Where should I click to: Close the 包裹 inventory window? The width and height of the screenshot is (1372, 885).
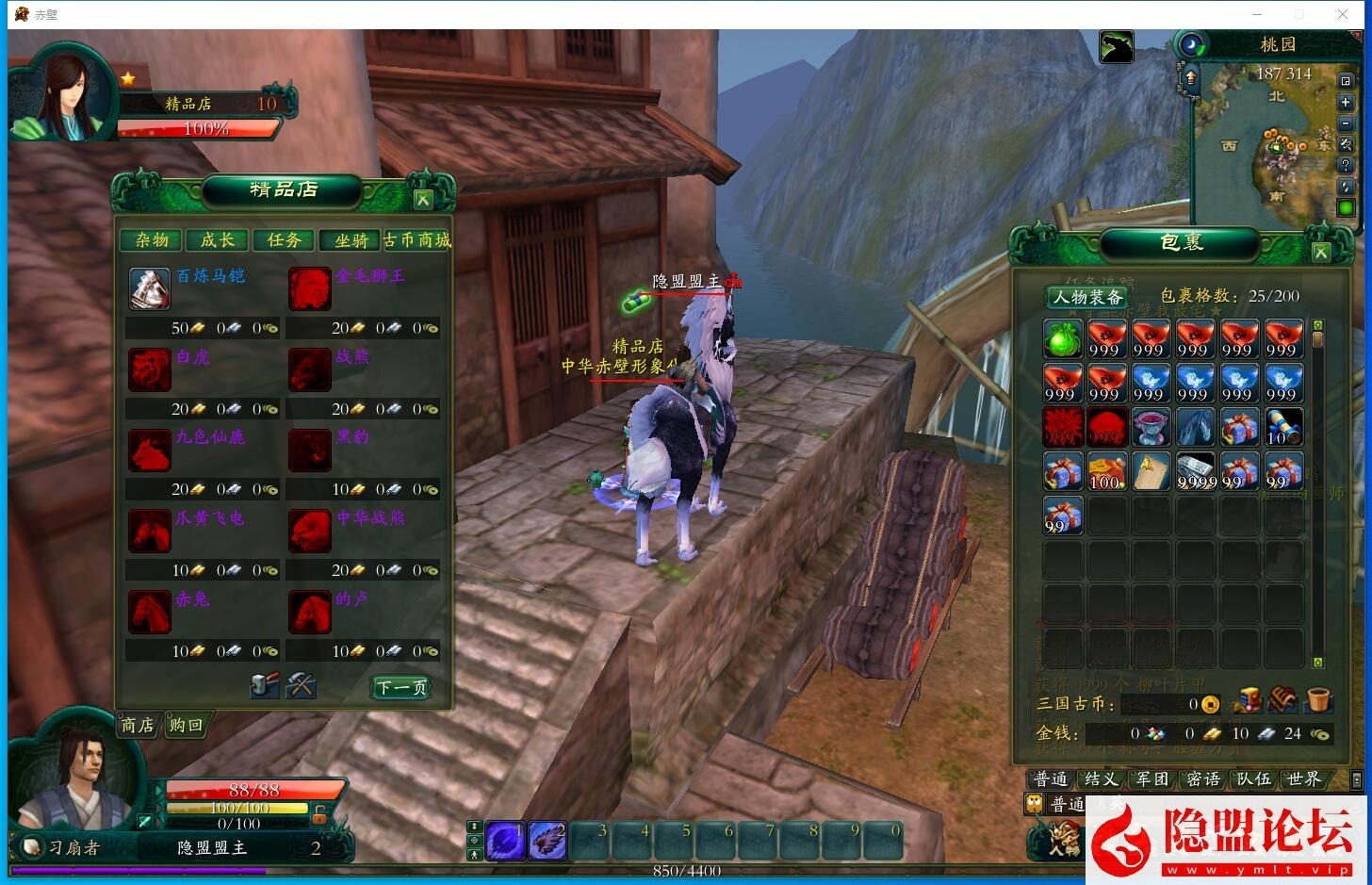1321,252
